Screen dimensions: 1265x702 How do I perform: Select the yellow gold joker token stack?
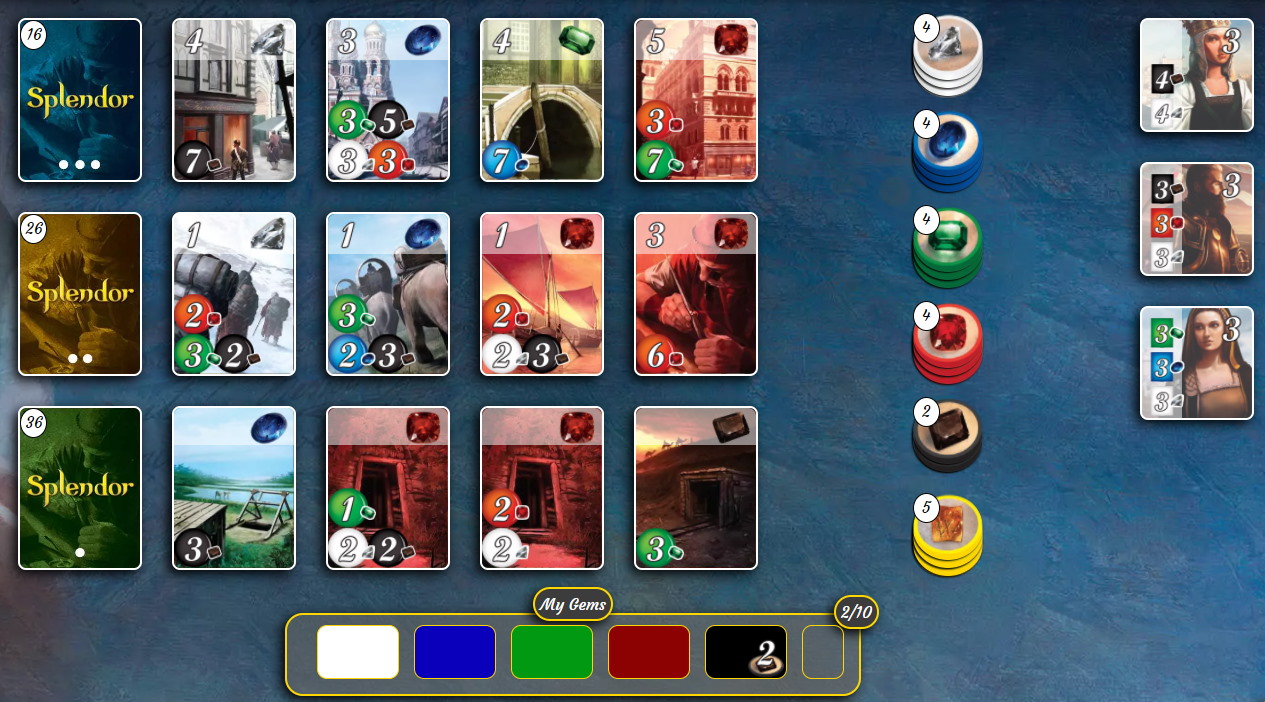tap(948, 533)
